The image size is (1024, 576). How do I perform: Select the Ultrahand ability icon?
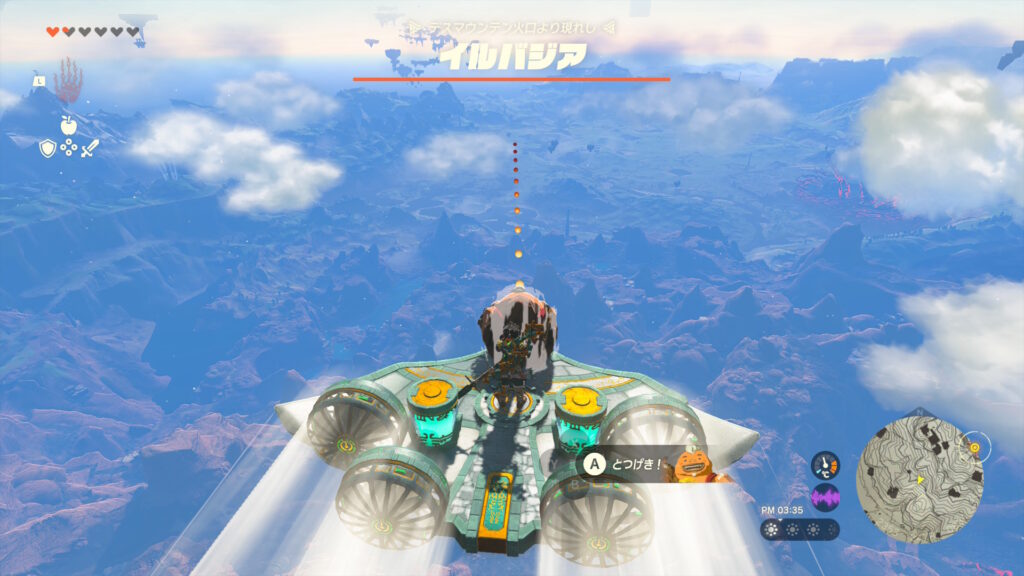[x=67, y=82]
